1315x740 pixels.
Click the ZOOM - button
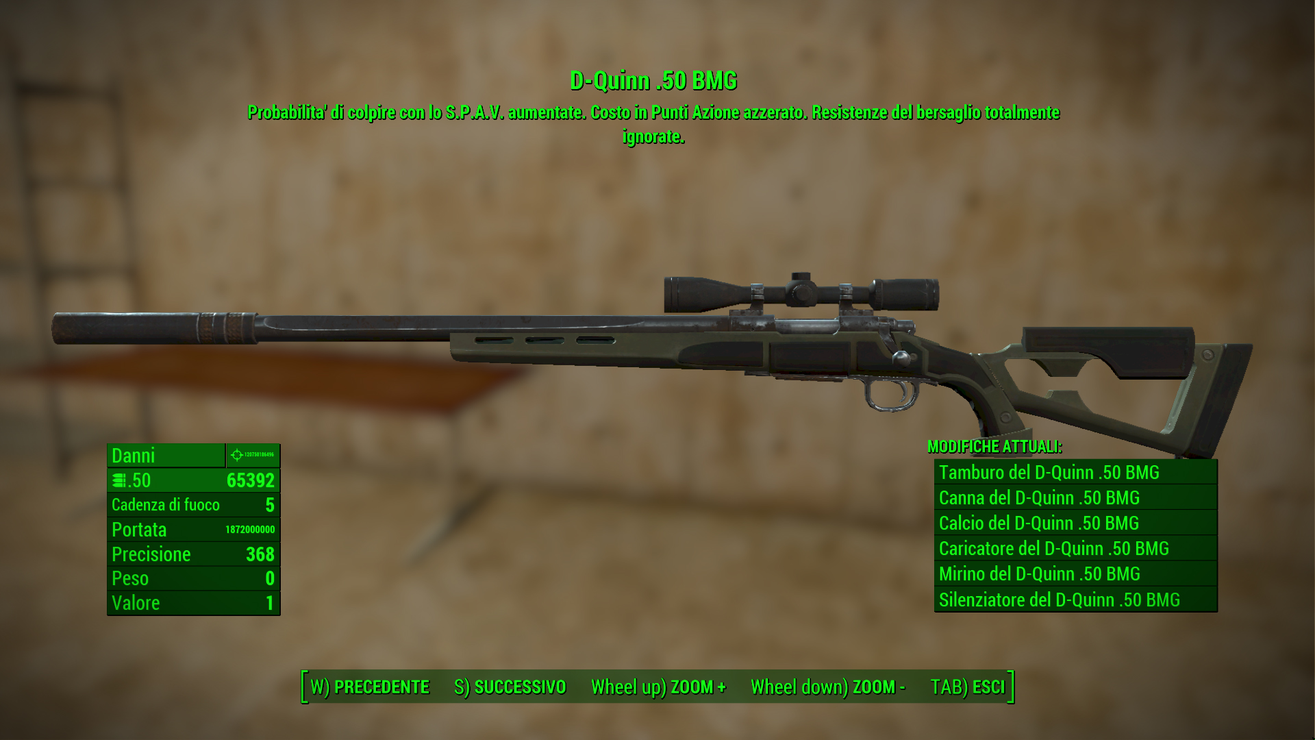tap(828, 687)
